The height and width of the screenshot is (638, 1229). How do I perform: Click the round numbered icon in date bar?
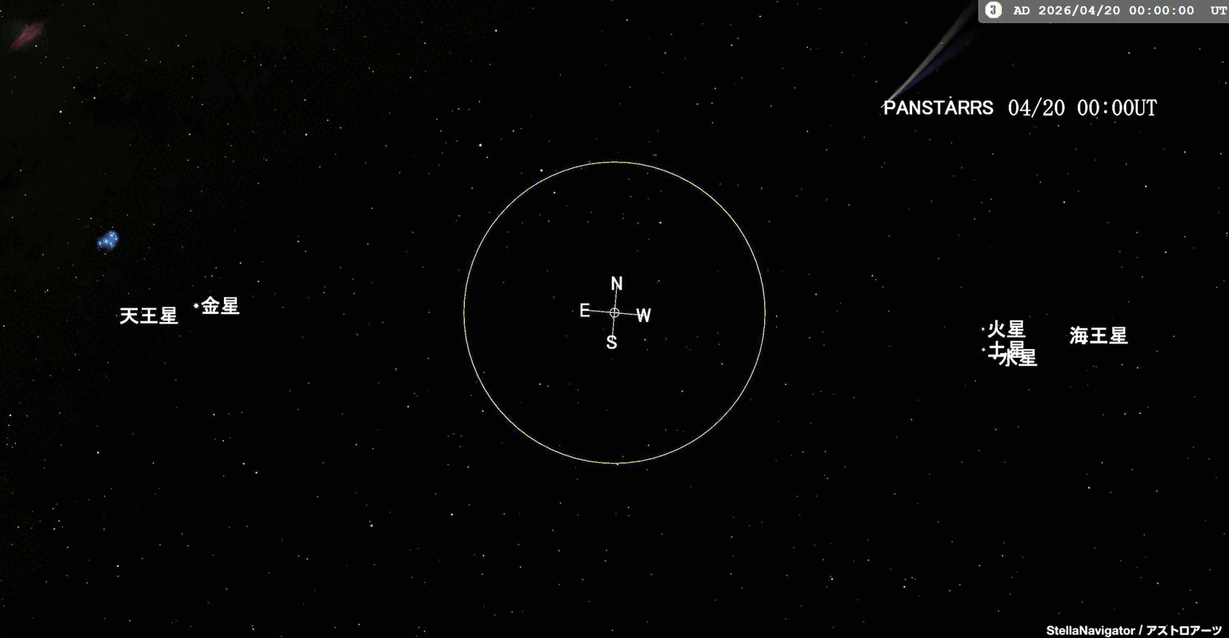point(993,10)
